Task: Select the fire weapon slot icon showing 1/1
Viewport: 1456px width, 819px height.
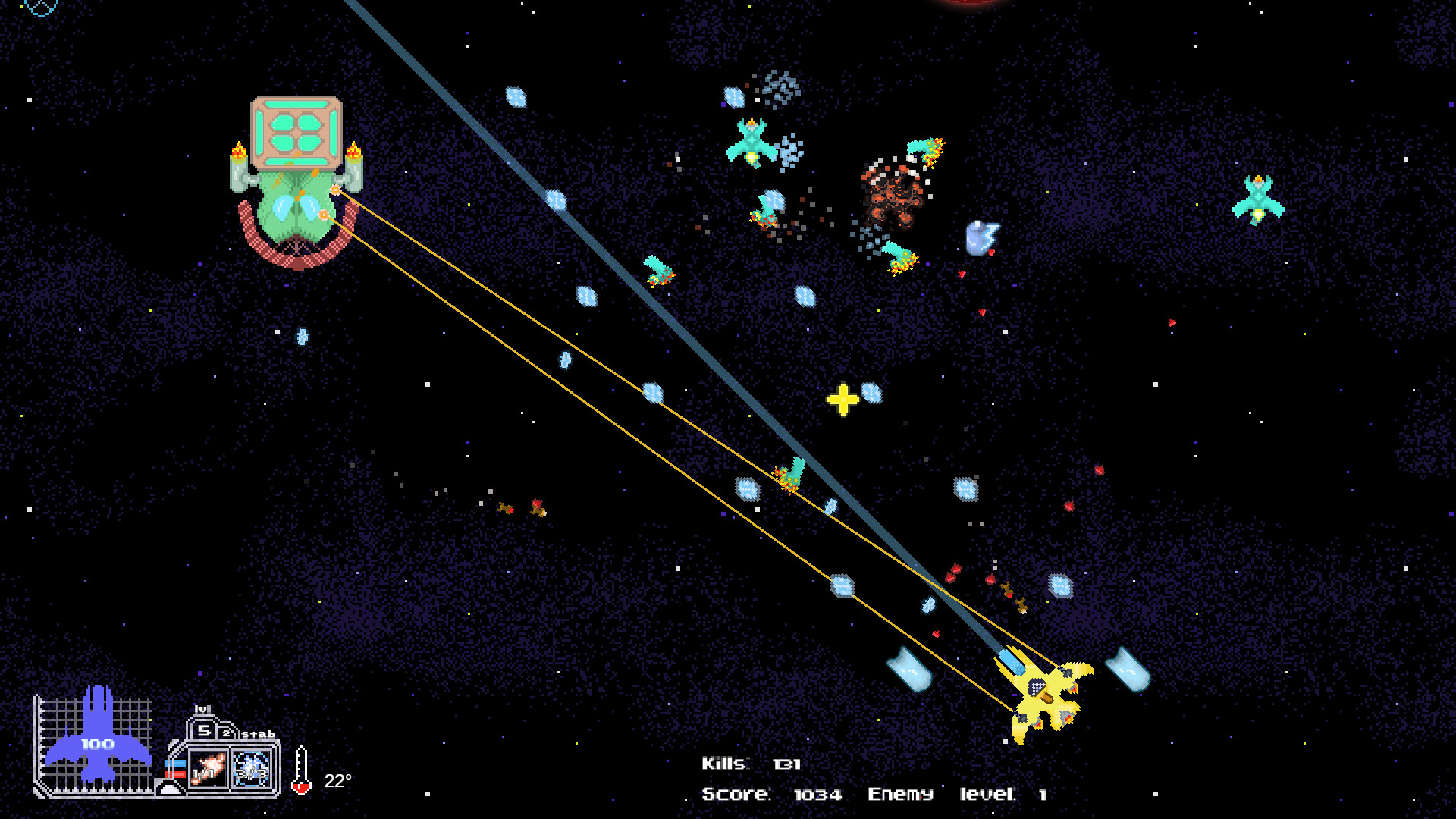Action: point(208,767)
